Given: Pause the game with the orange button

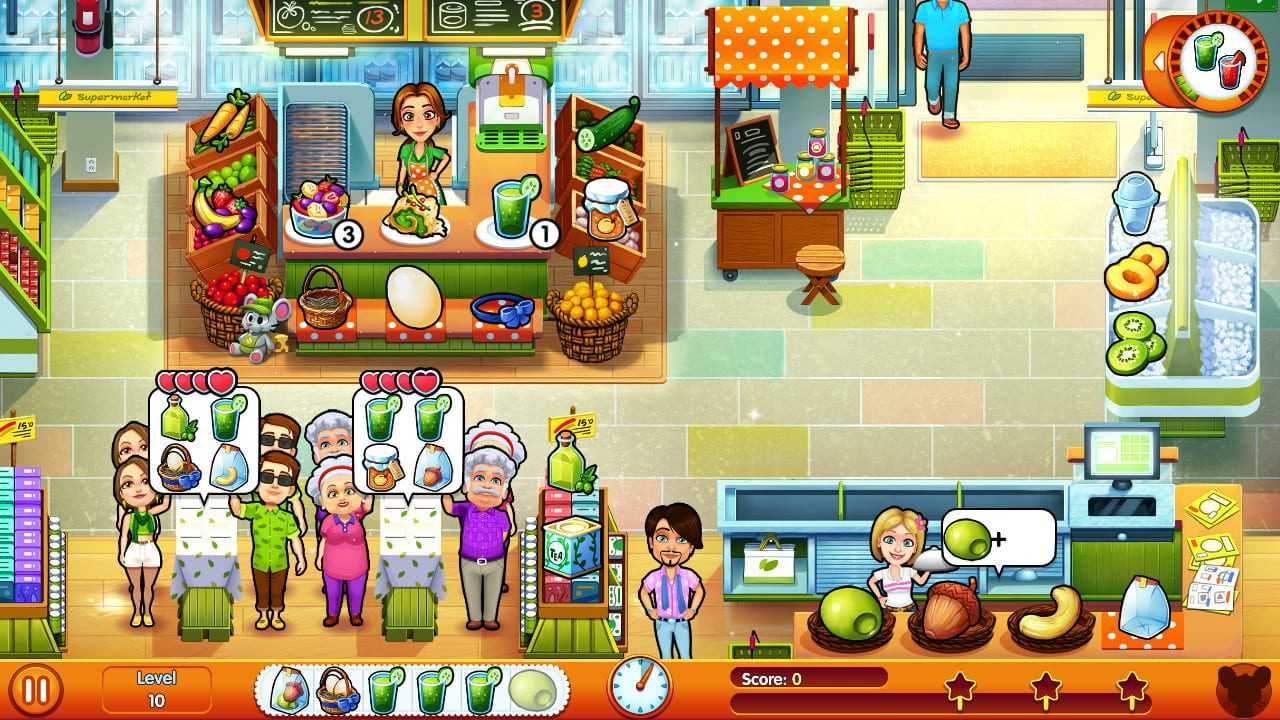Looking at the screenshot, I should click(x=36, y=690).
